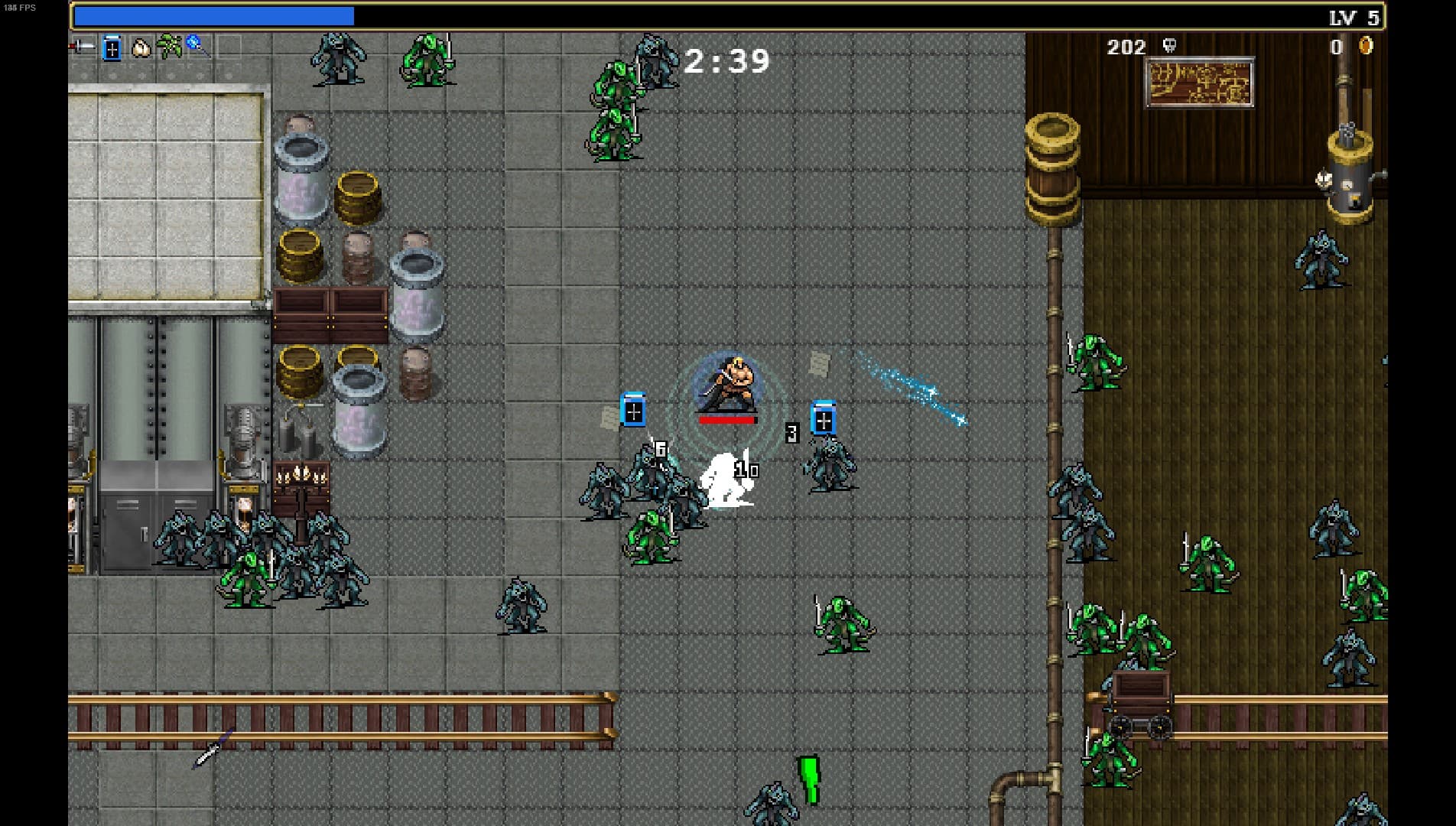Select the Knife weapon icon
The image size is (1456, 826).
point(82,47)
